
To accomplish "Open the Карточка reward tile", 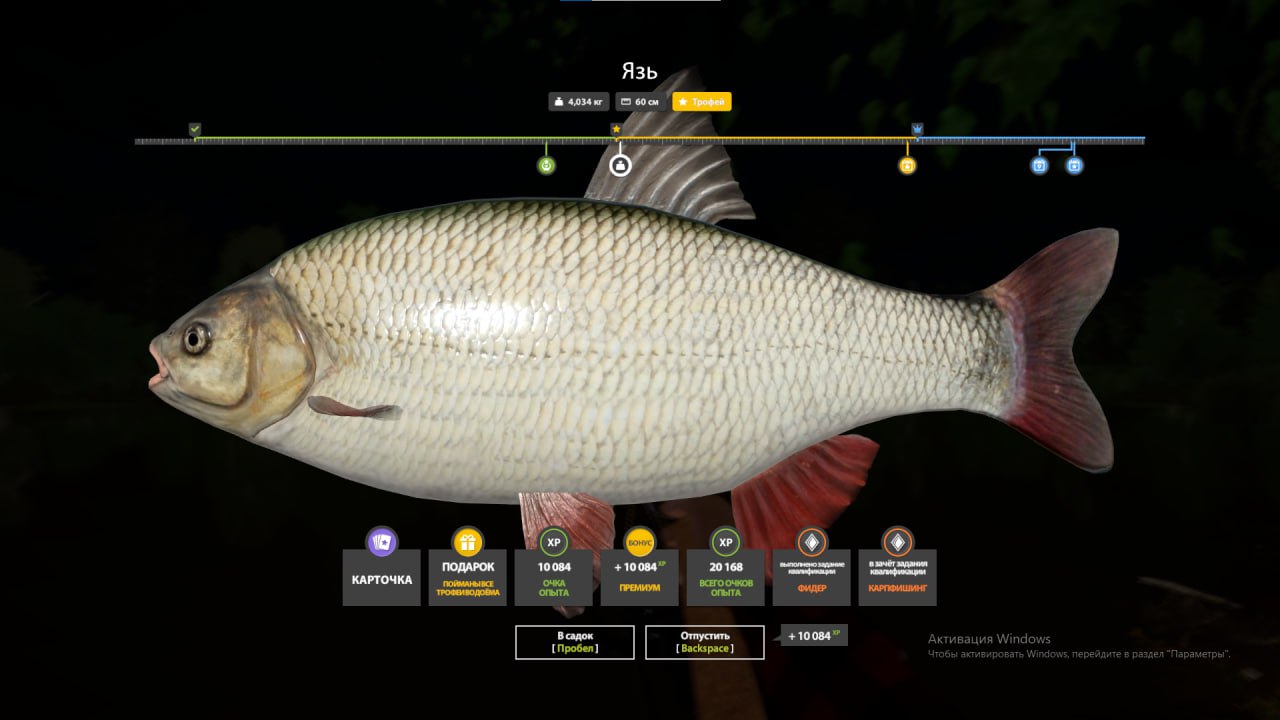I will (382, 578).
